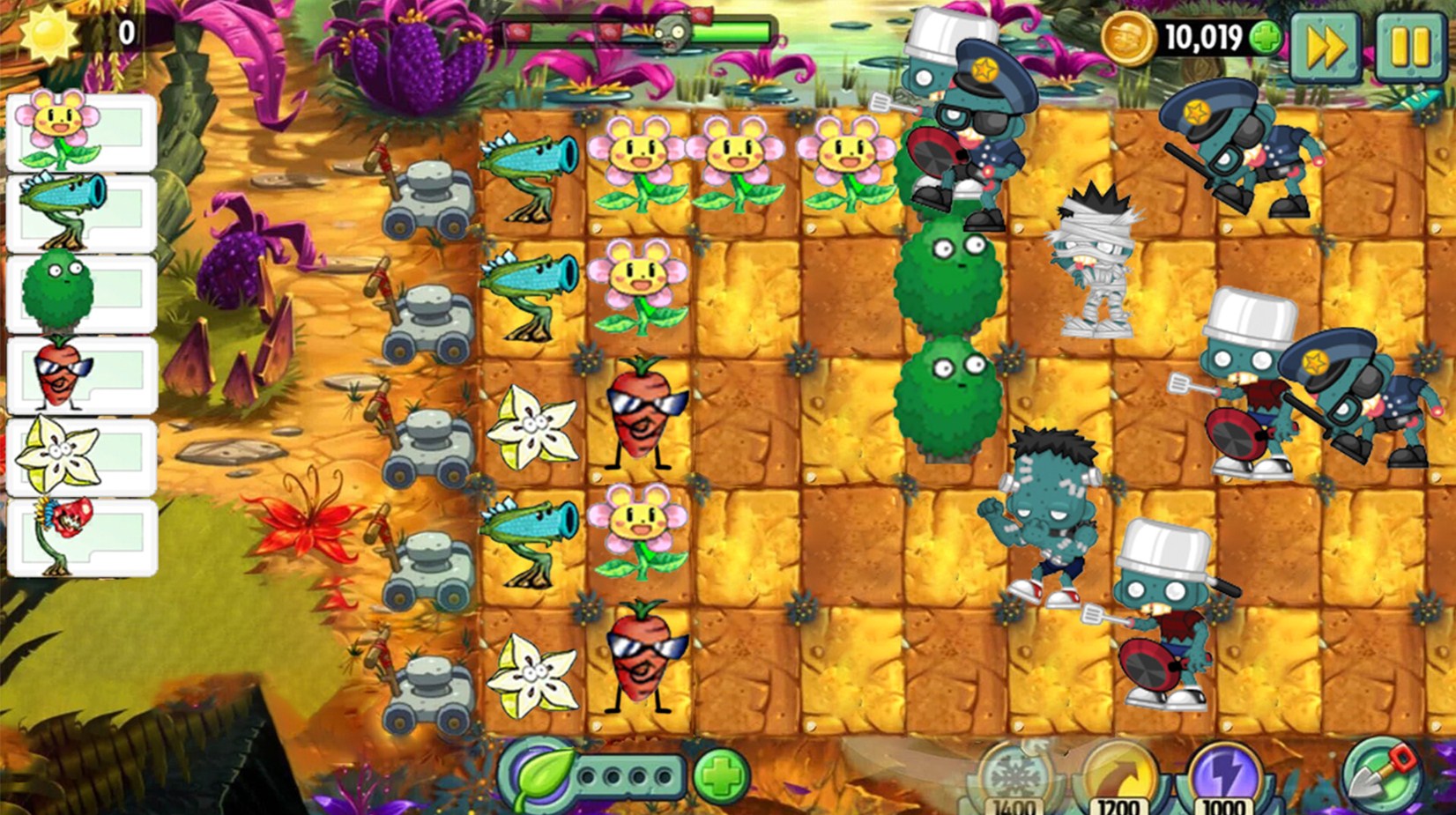
Task: Pick the green bush wall seed packet
Action: [x=81, y=294]
